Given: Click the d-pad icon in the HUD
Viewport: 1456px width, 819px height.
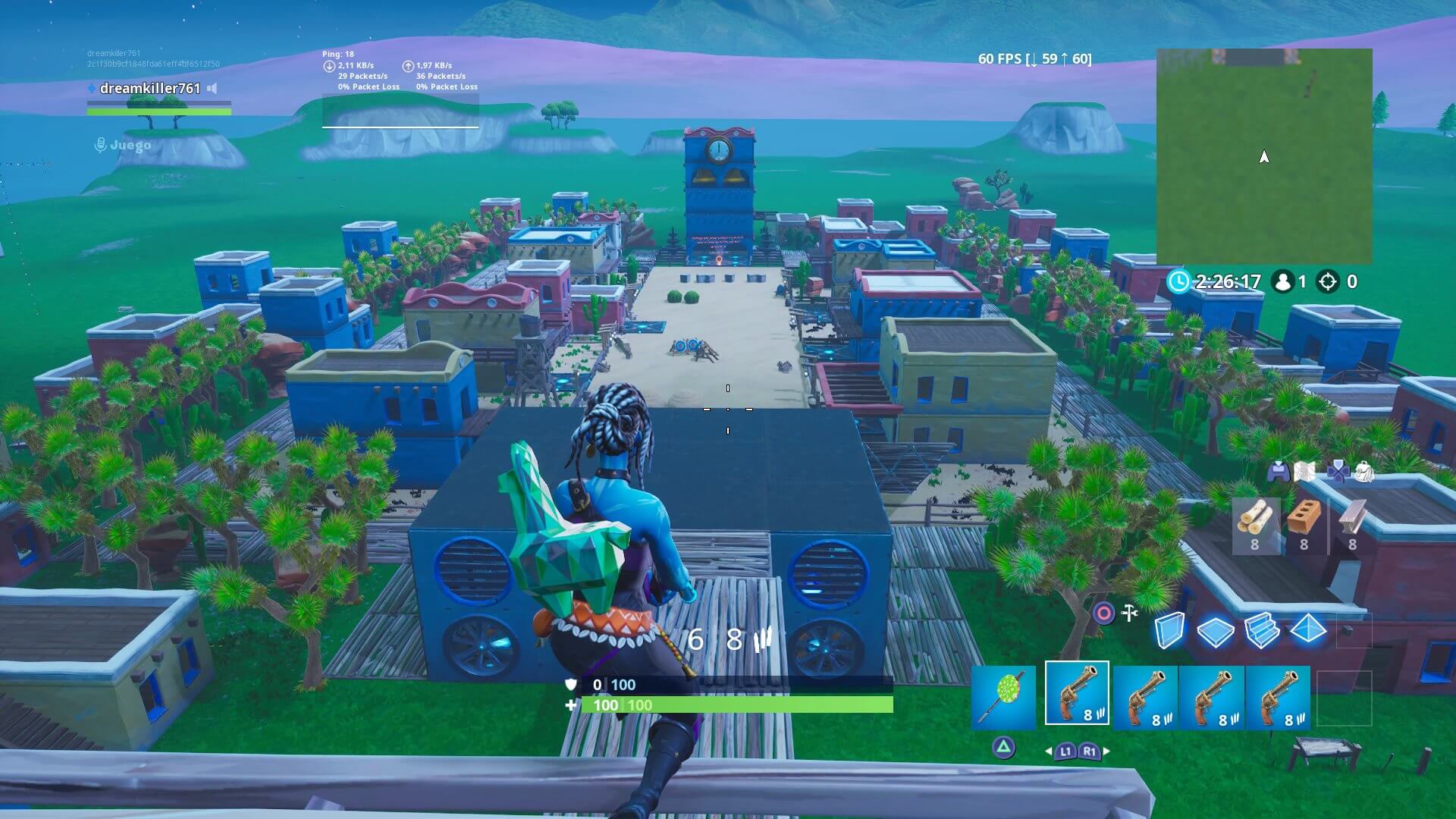Looking at the screenshot, I should click(x=1338, y=472).
